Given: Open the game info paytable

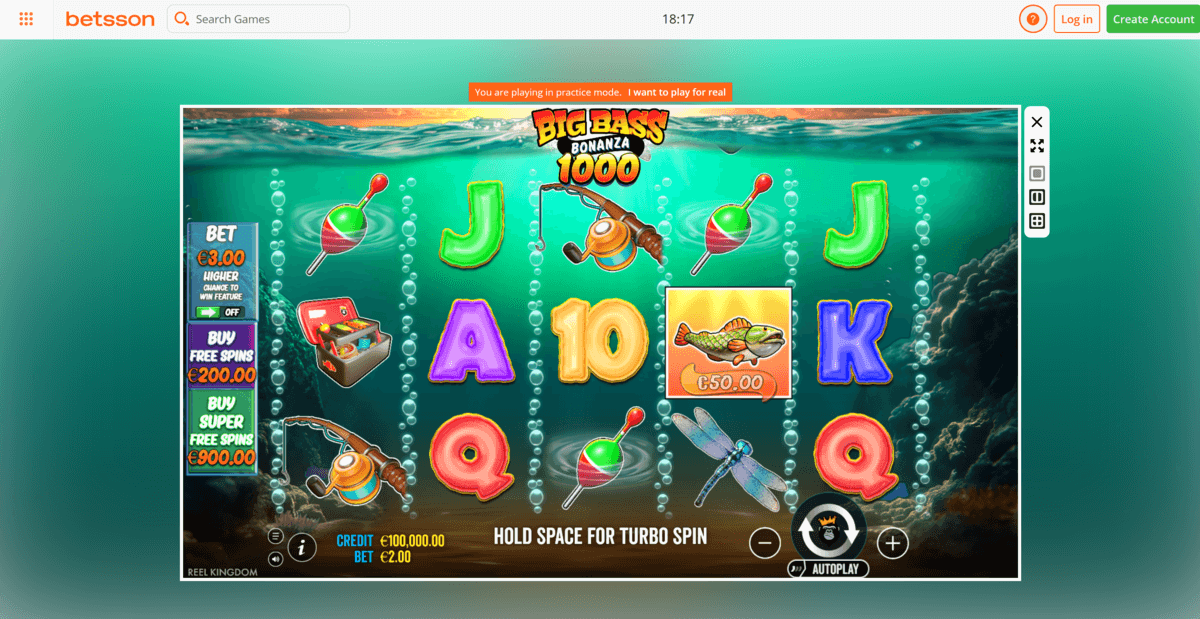Looking at the screenshot, I should coord(302,547).
